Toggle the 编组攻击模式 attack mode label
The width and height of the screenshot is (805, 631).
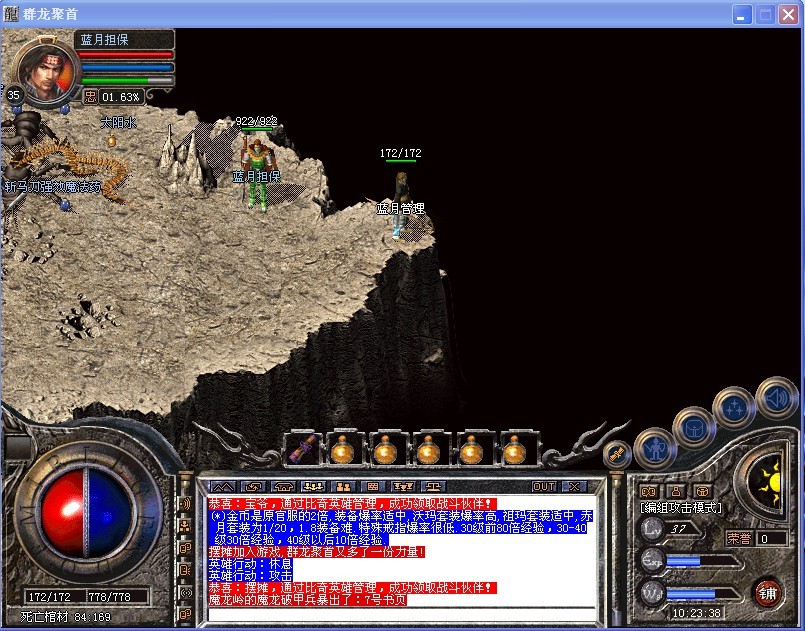pyautogui.click(x=681, y=508)
